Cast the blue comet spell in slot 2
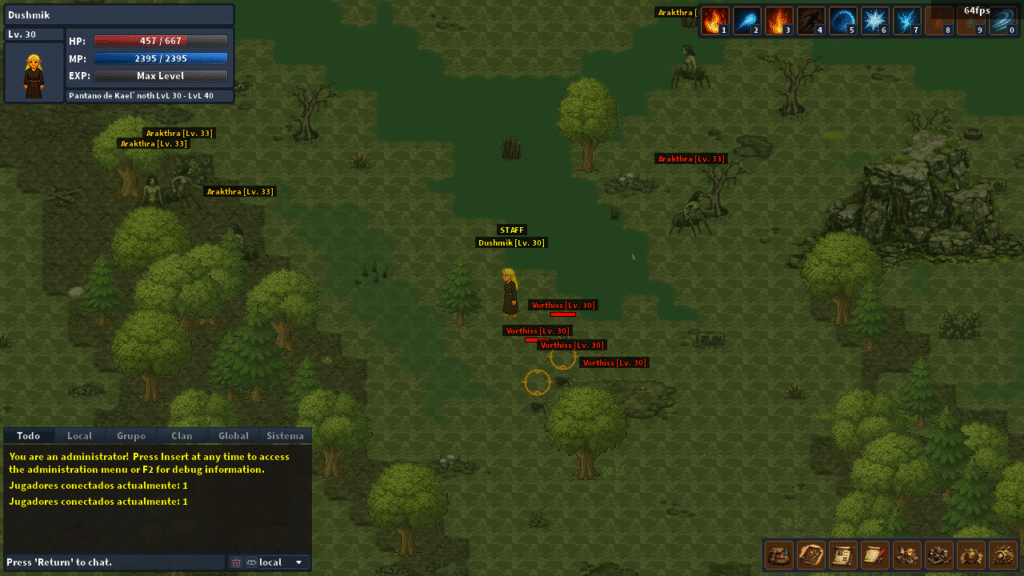This screenshot has width=1024, height=576. coord(746,21)
